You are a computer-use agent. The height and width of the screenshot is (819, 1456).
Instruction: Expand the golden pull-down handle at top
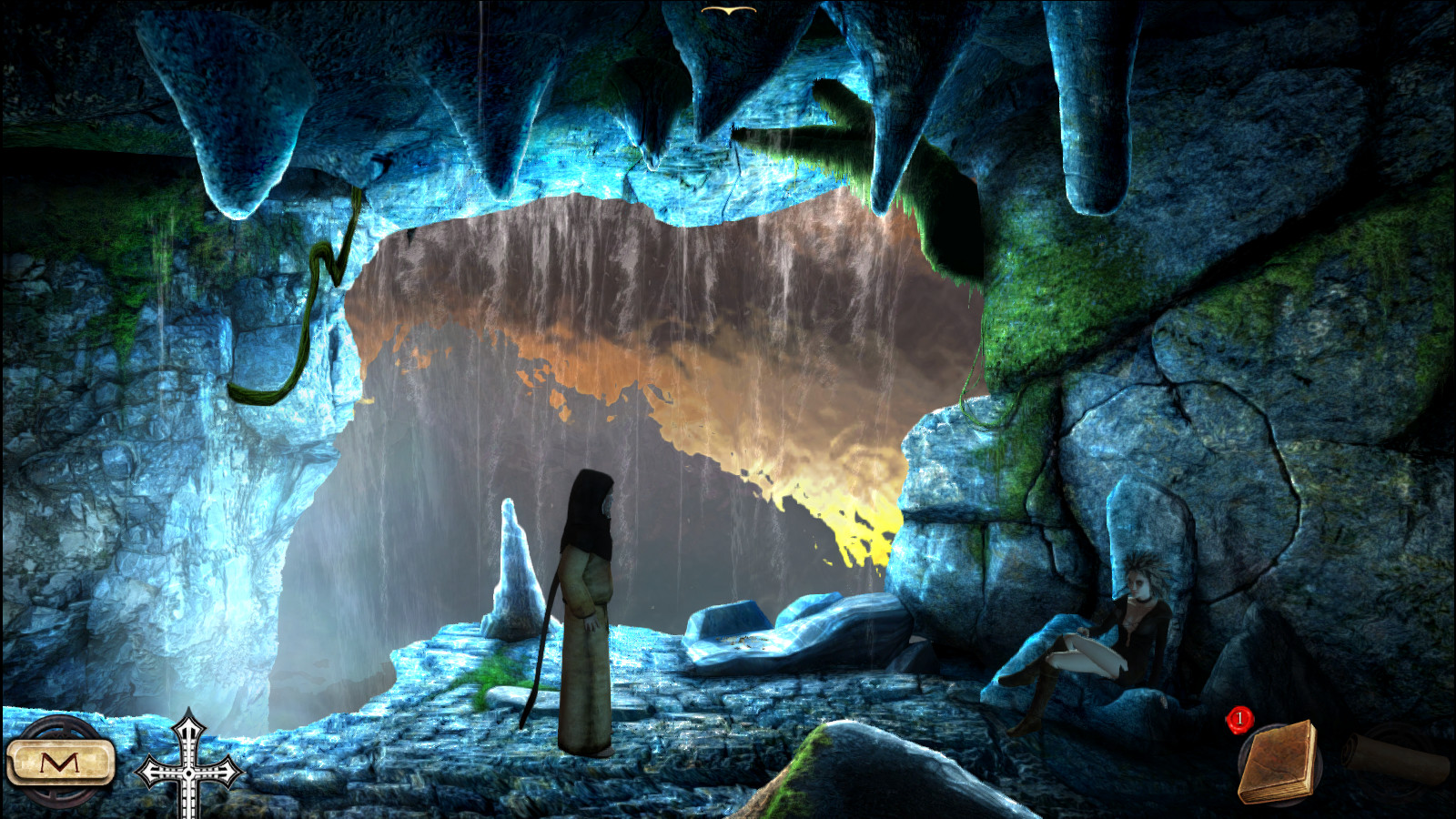728,10
